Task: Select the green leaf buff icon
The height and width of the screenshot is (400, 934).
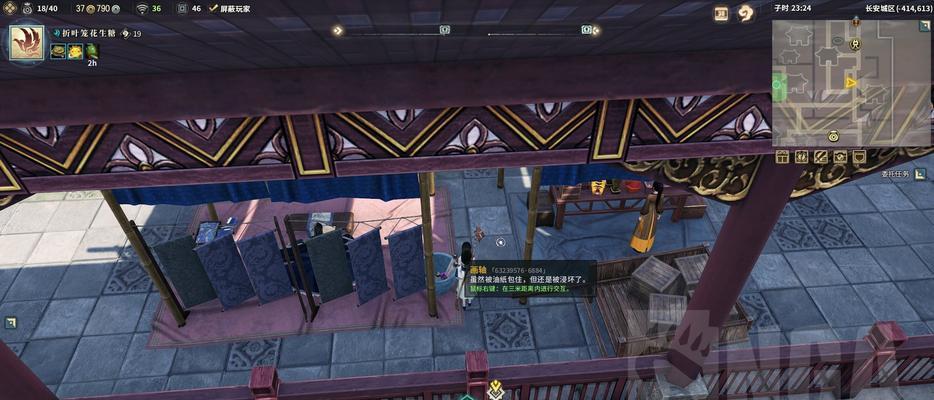Action: coord(91,51)
